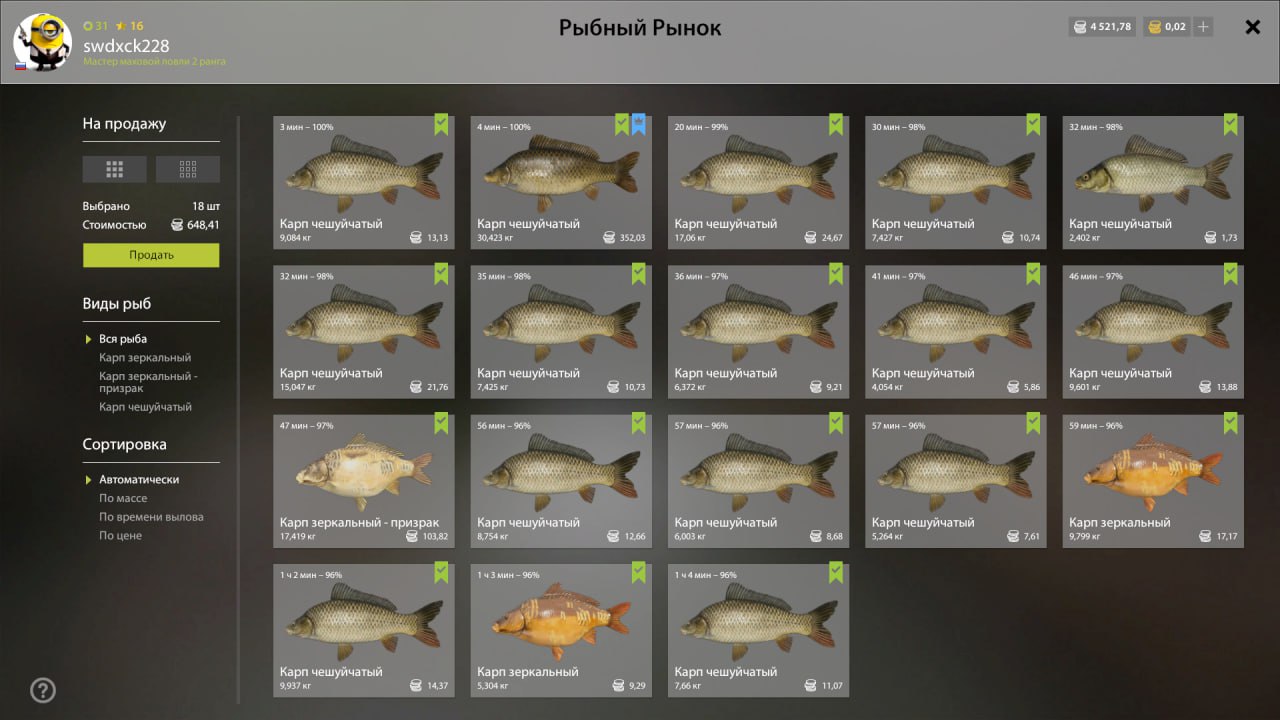Toggle the 9,084 кг carp card
The image size is (1280, 720).
[x=363, y=182]
